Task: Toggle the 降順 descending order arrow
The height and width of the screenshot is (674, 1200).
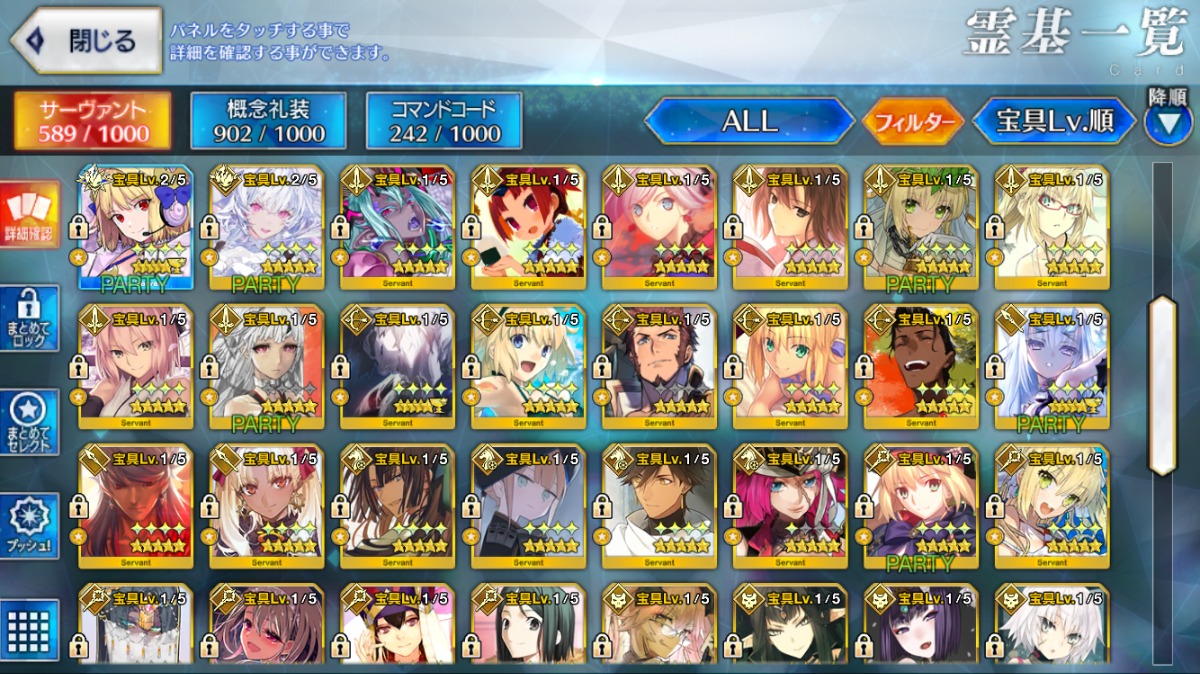Action: (x=1167, y=120)
